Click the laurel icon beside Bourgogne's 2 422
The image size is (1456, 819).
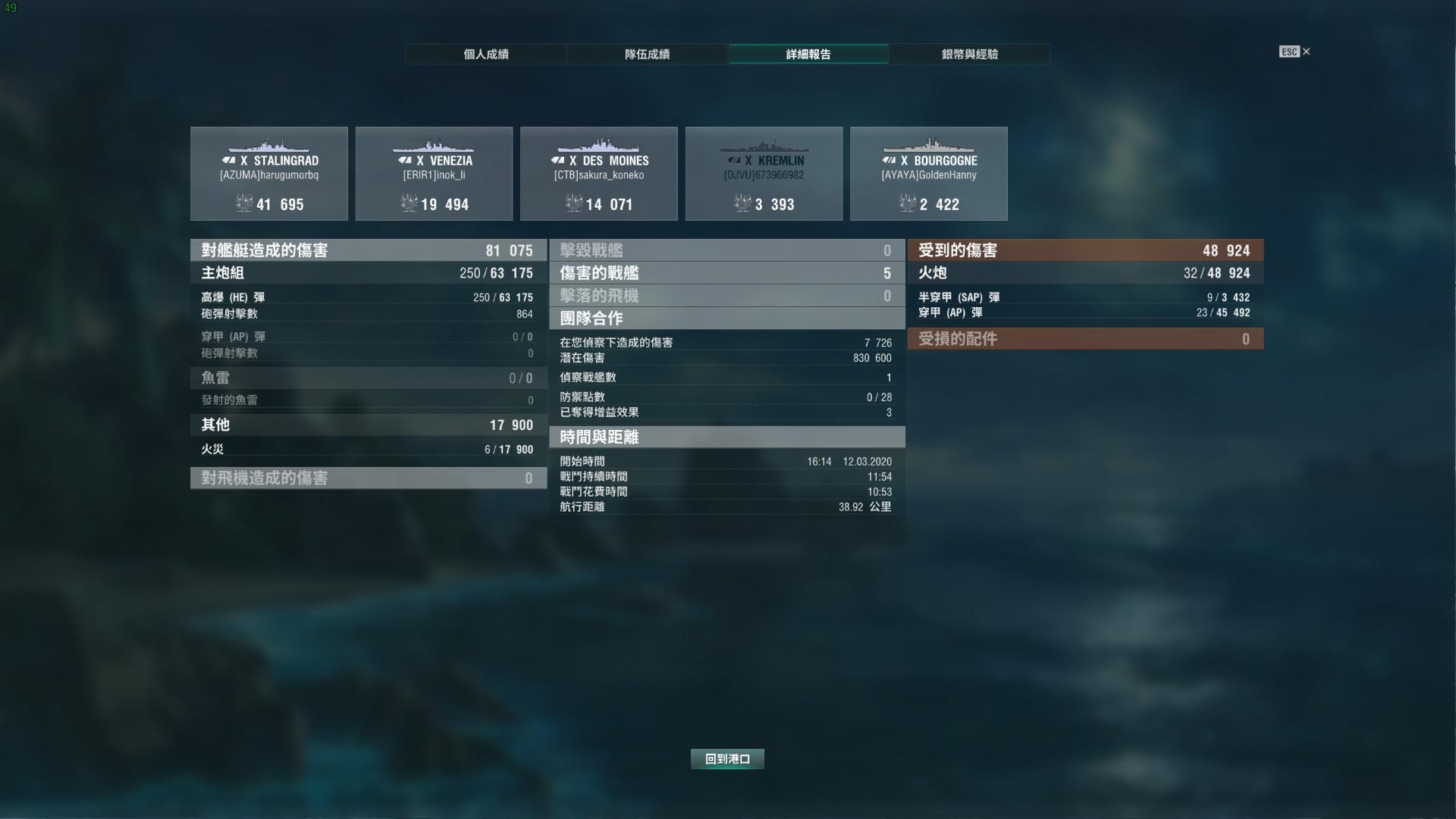coord(907,204)
